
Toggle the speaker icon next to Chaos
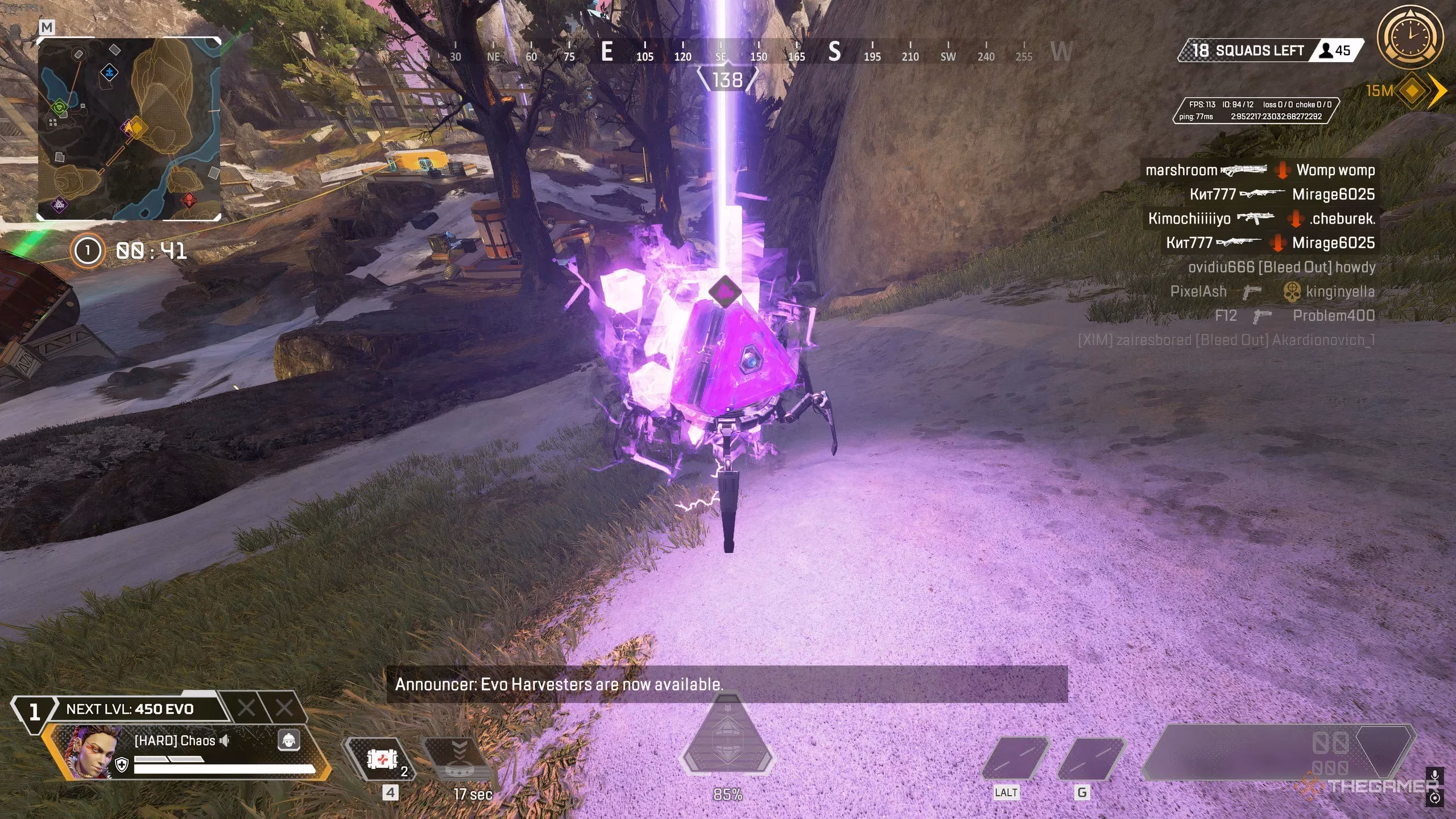point(225,740)
